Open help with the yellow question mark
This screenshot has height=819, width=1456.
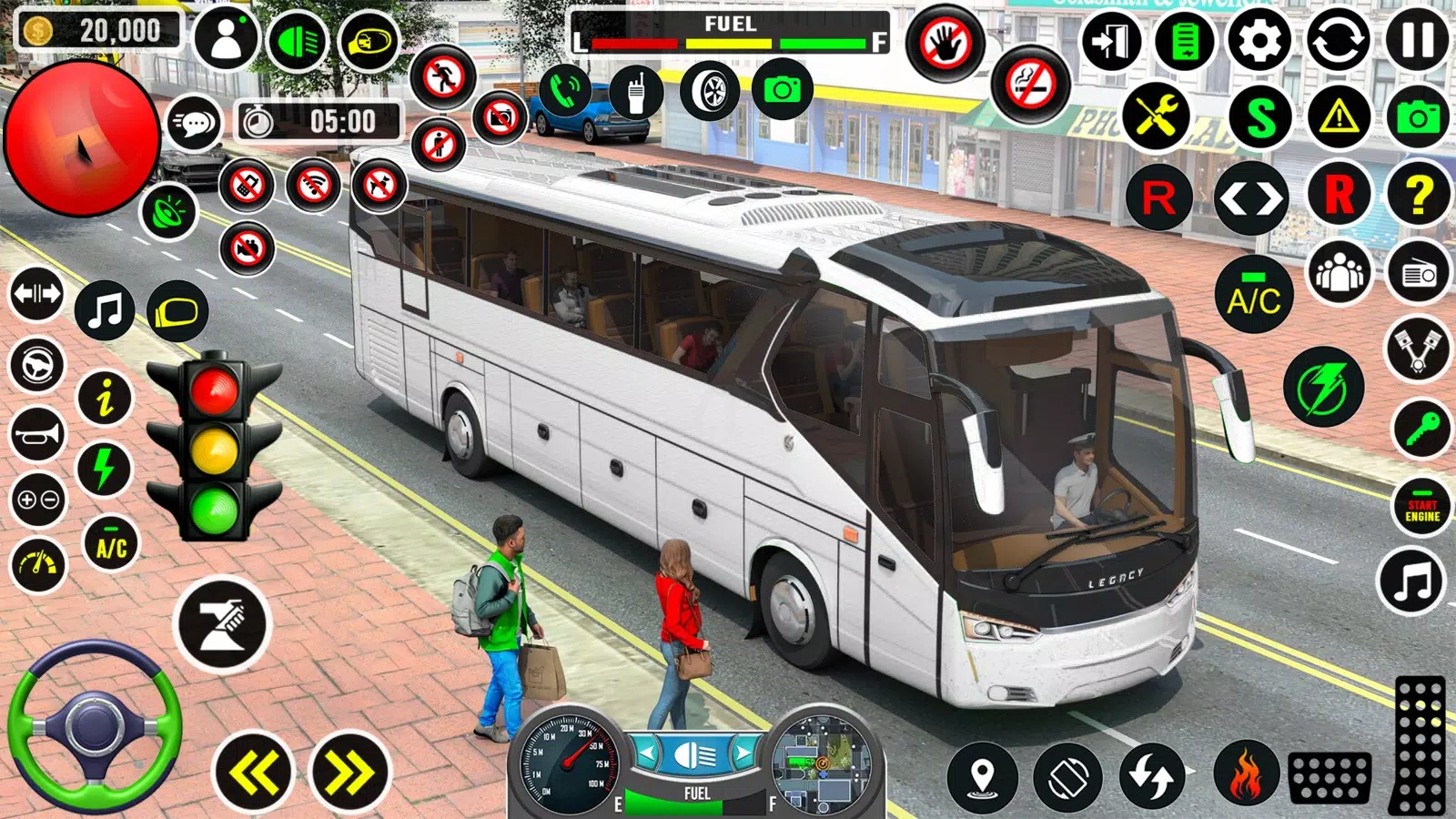1418,196
